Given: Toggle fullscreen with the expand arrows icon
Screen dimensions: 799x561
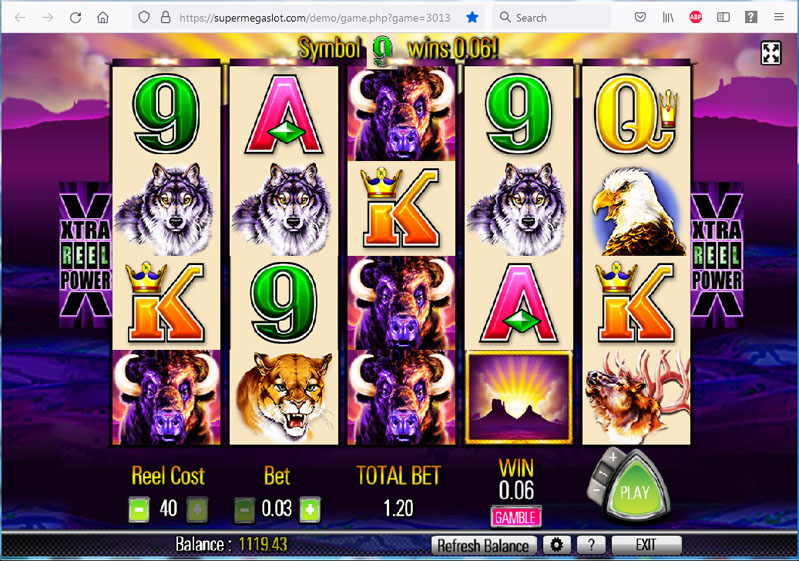Looking at the screenshot, I should (x=771, y=54).
